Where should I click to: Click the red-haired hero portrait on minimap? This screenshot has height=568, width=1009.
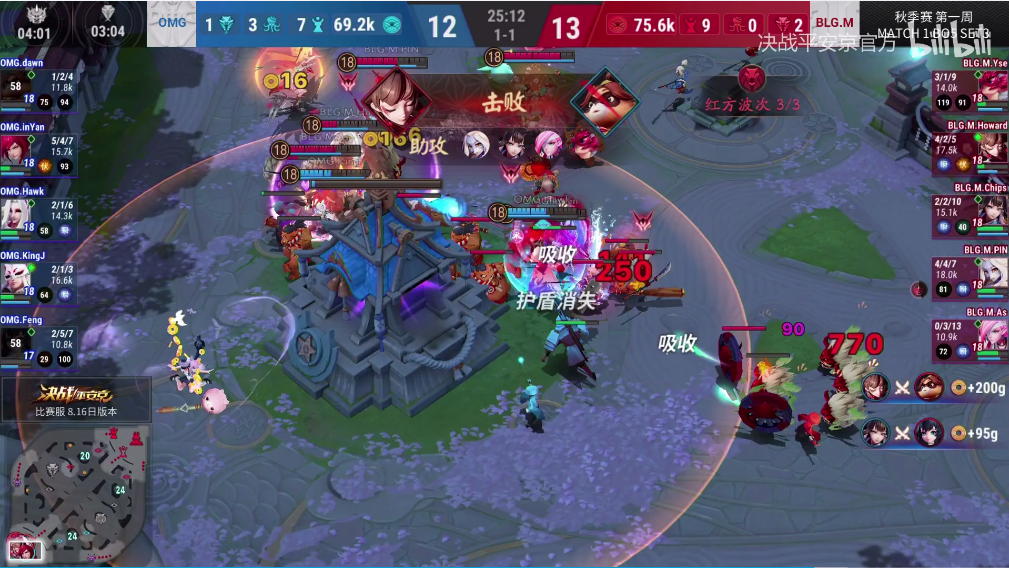[x=22, y=549]
